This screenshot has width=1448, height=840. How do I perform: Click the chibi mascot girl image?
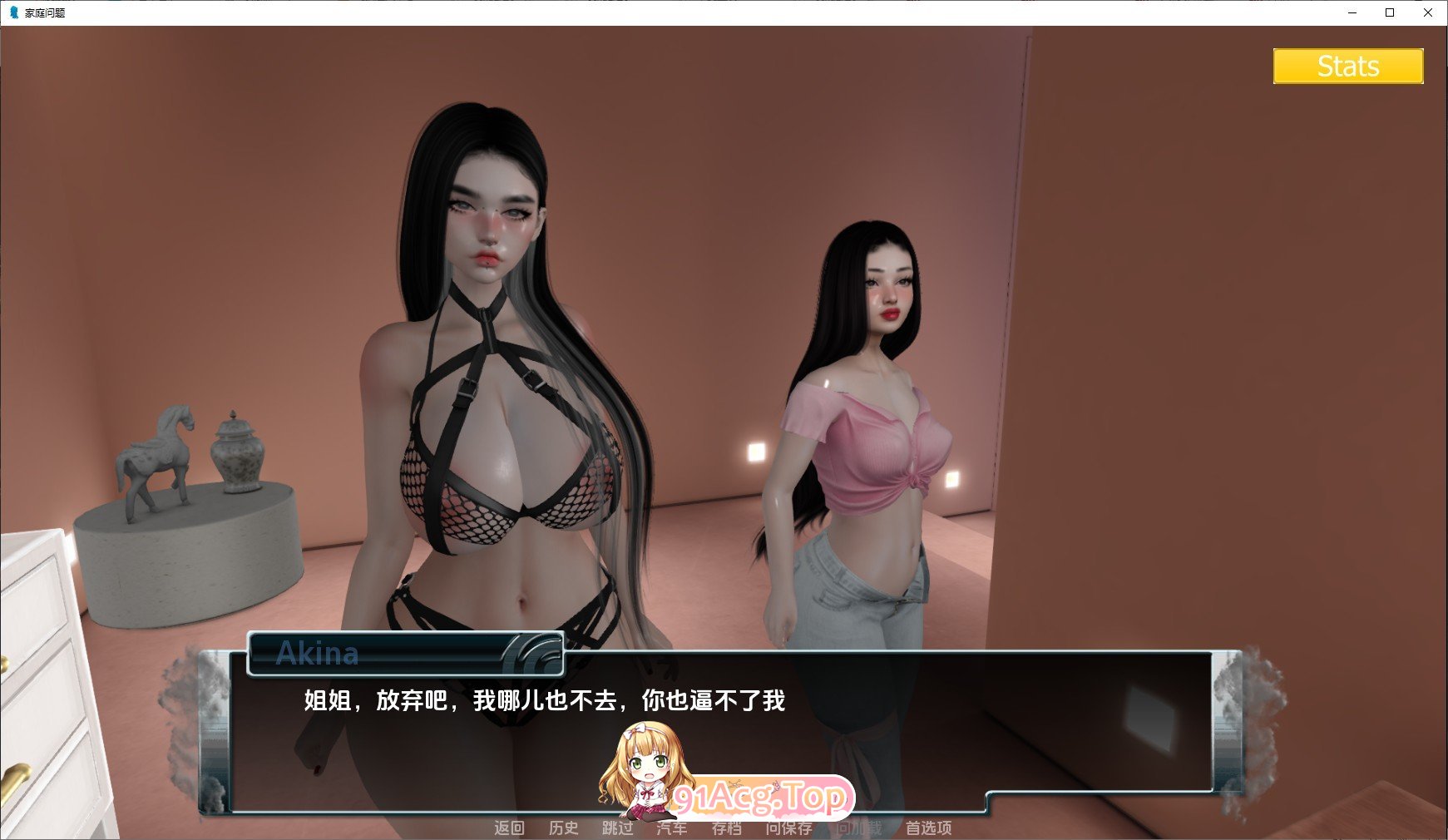[645, 769]
